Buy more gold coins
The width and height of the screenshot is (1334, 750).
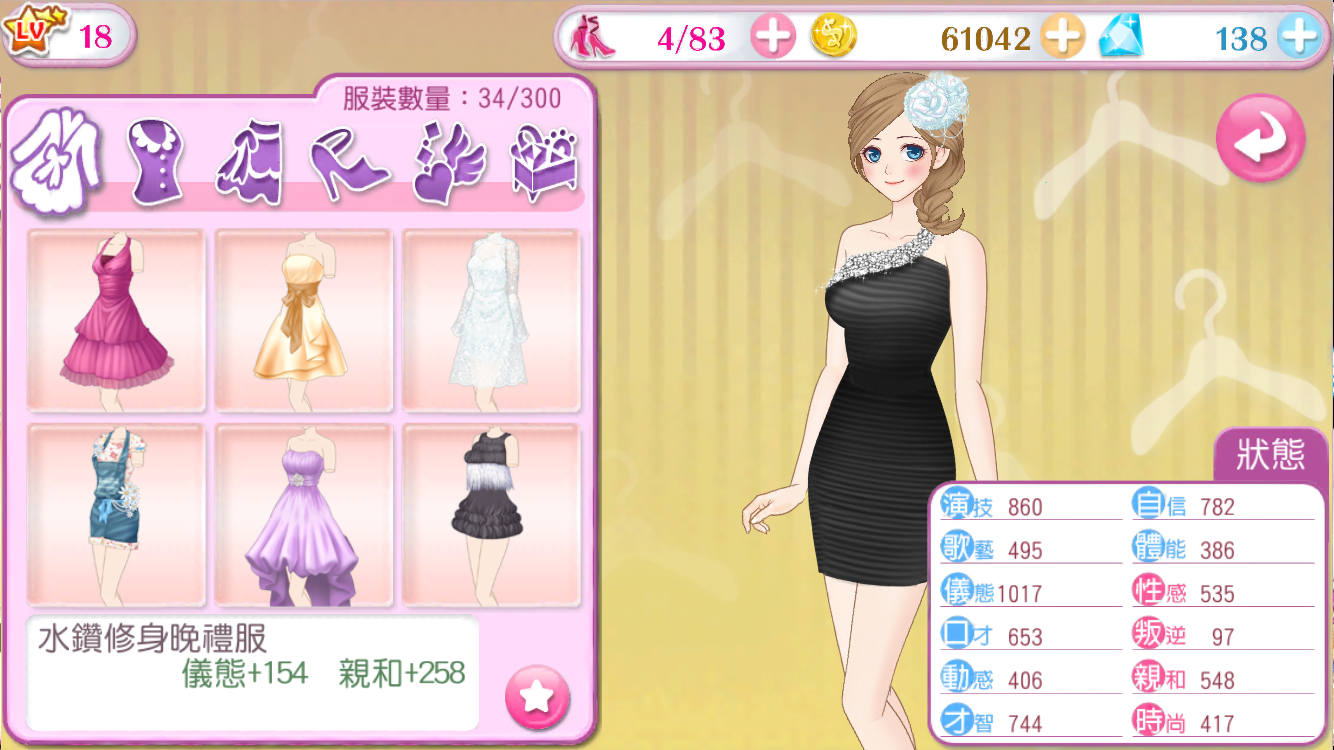(1062, 38)
